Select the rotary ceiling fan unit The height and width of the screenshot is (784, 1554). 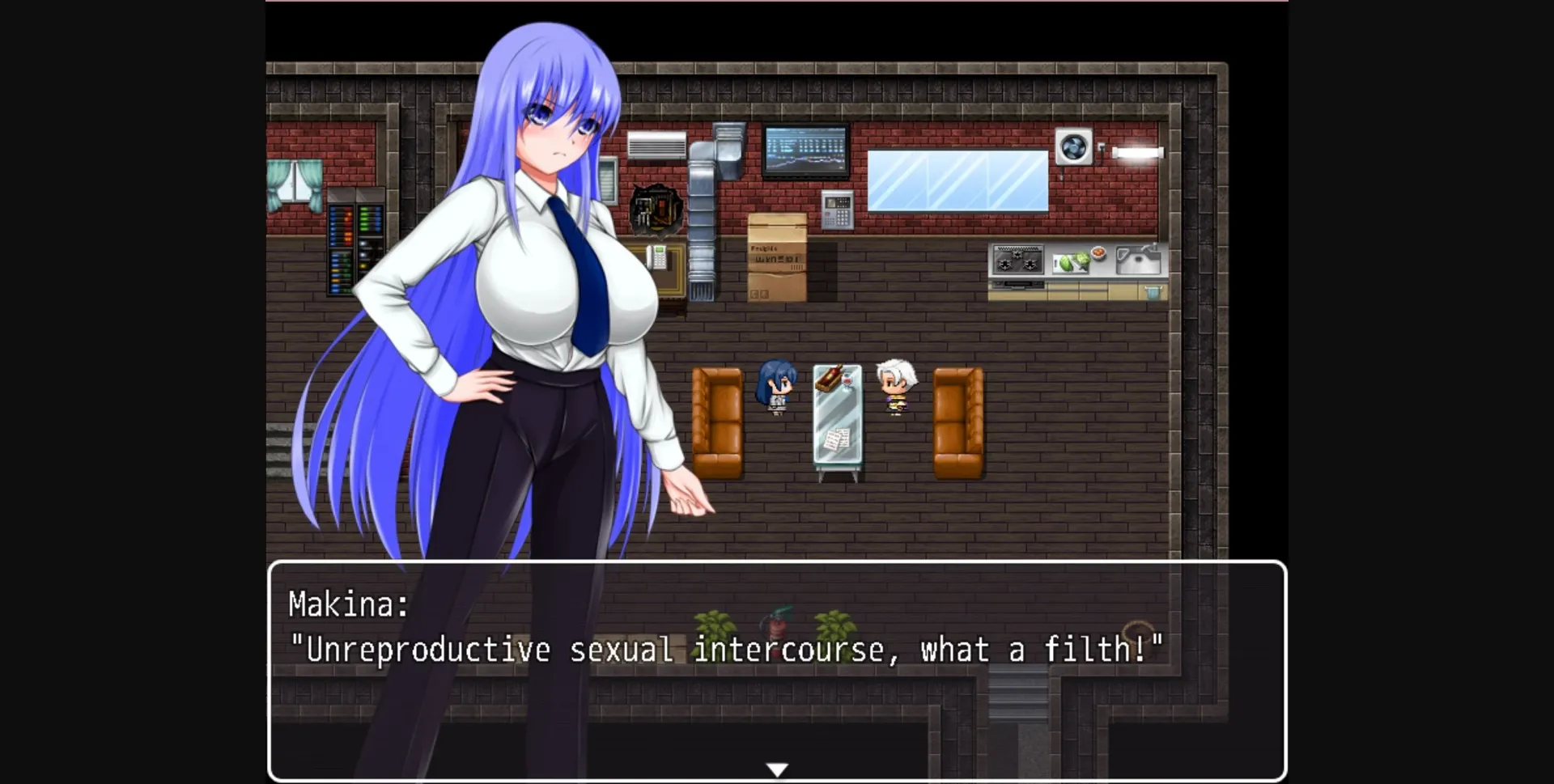tap(1074, 147)
